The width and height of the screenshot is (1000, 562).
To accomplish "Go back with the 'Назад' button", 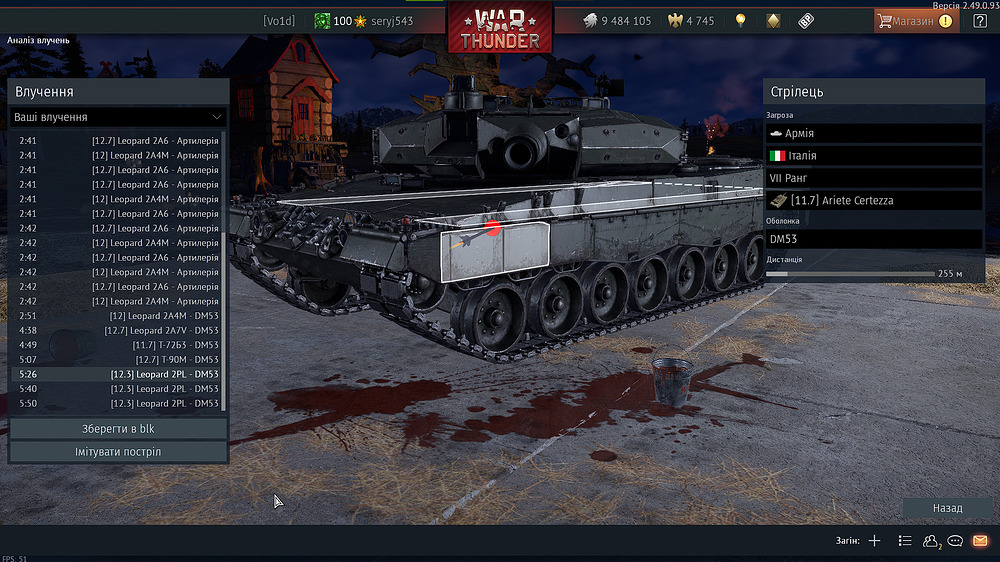I will tap(947, 508).
